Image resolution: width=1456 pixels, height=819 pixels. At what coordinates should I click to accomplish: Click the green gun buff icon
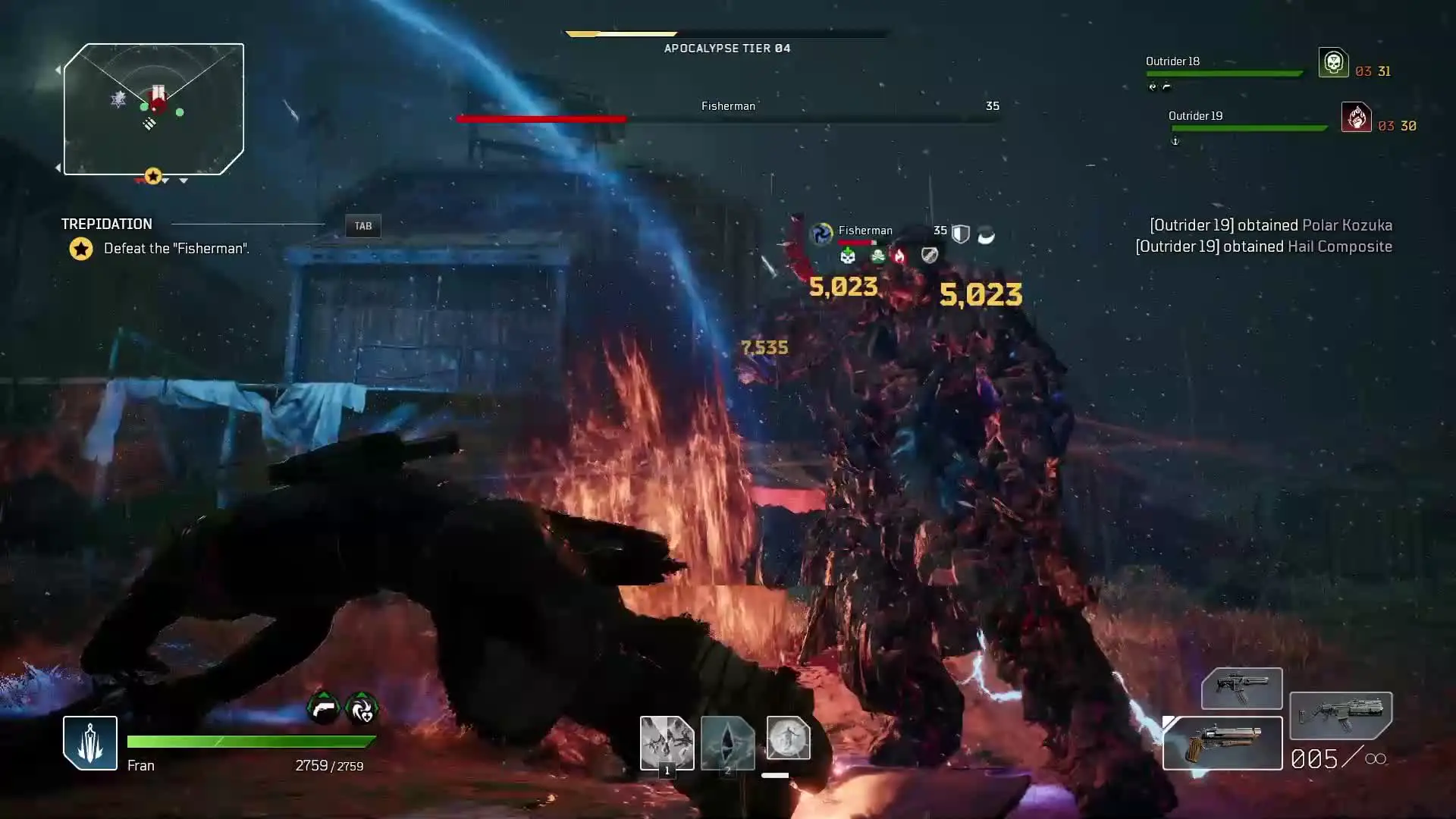(324, 708)
